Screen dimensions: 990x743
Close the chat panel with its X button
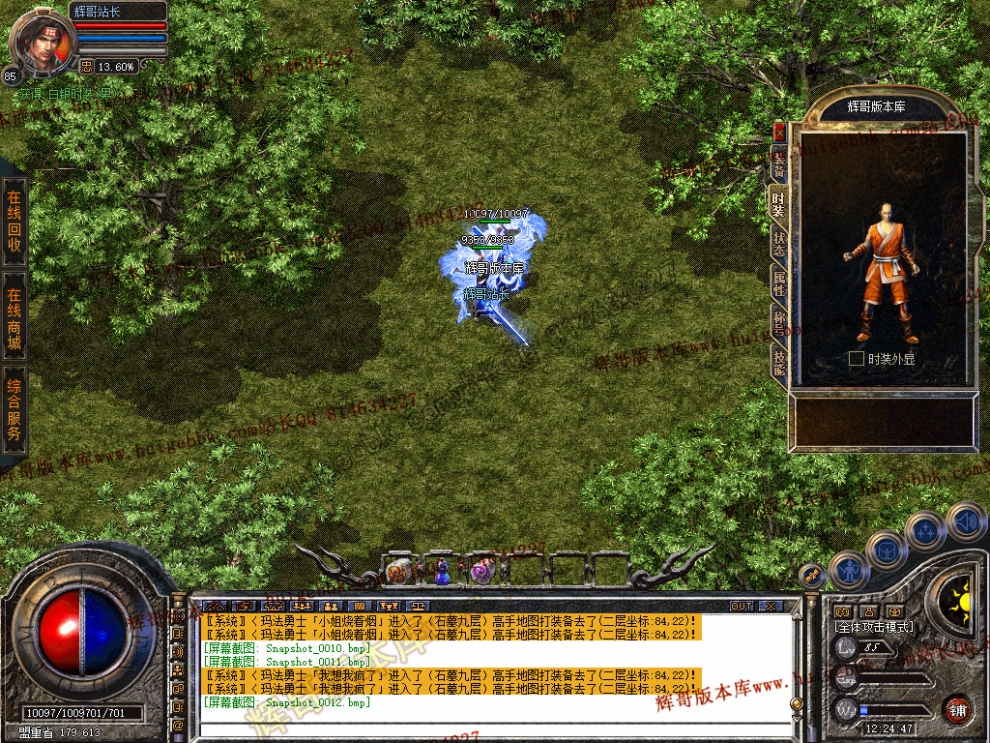click(770, 606)
